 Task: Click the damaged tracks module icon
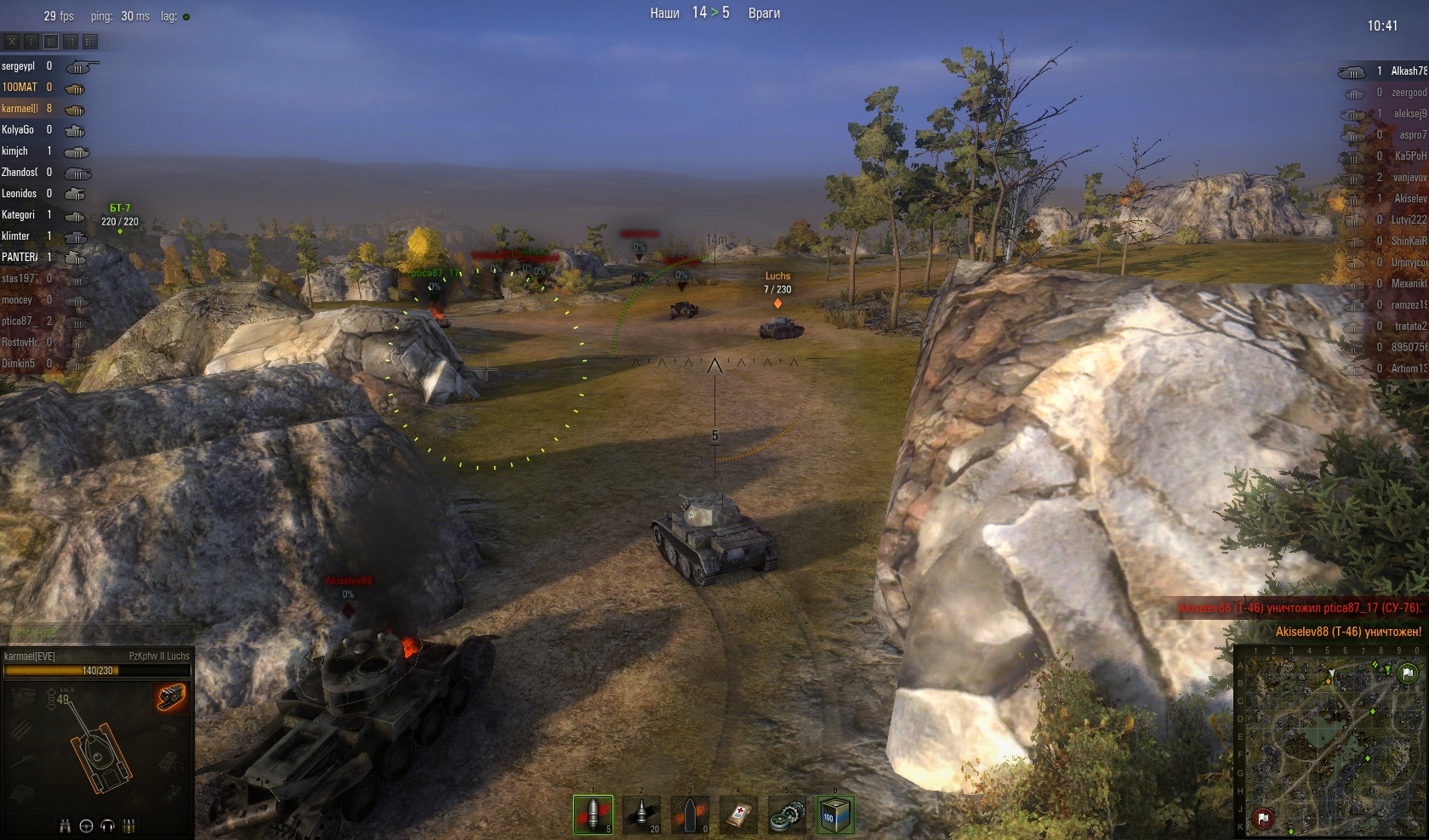pyautogui.click(x=171, y=697)
